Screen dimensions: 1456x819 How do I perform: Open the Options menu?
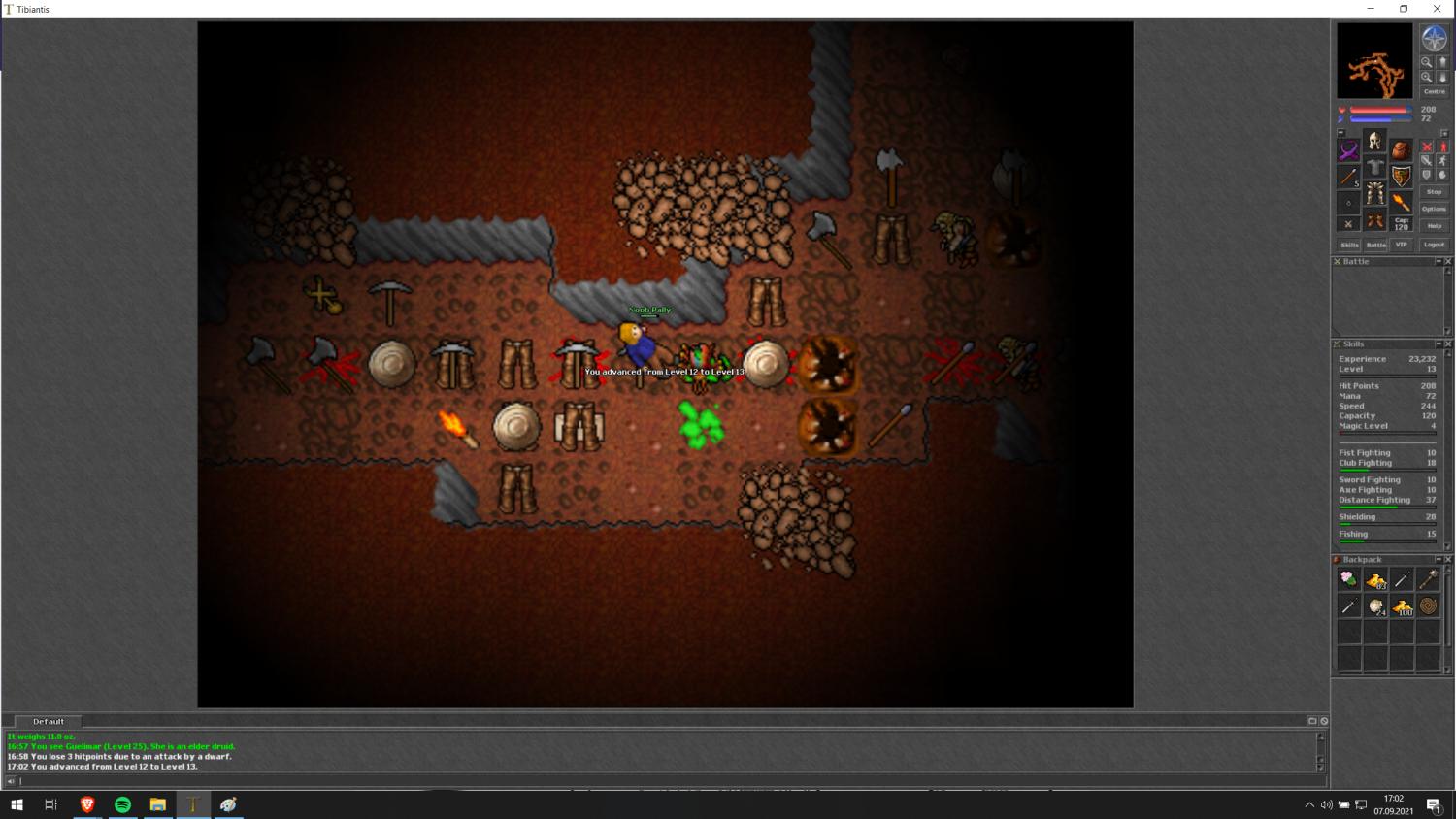click(1434, 209)
